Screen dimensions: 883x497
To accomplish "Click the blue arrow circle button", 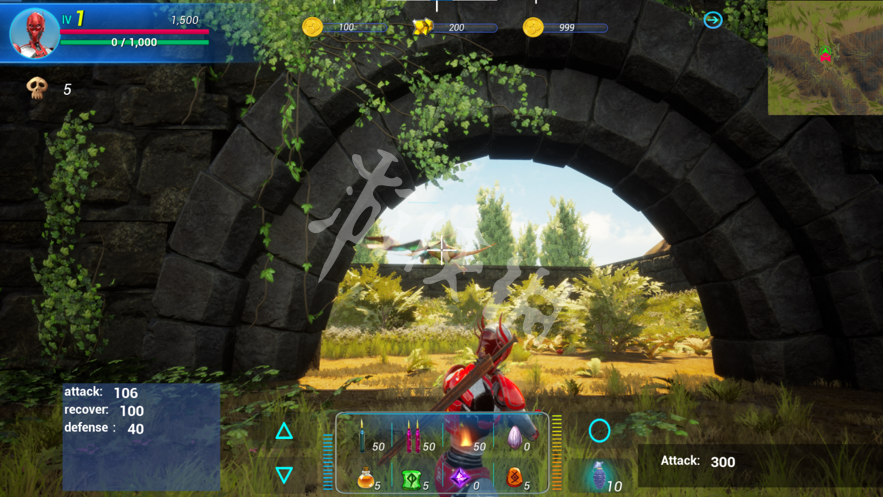I will click(713, 19).
